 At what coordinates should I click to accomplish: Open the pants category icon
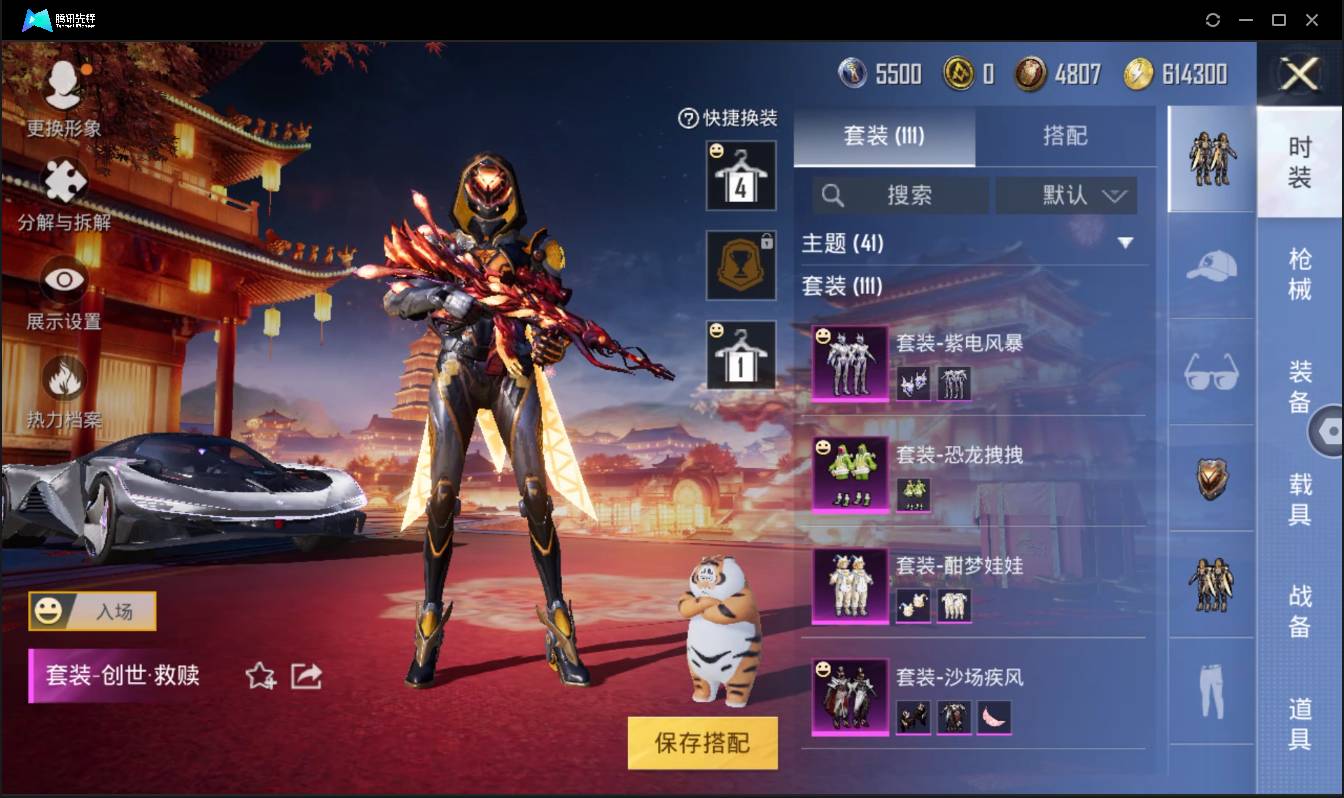(1210, 690)
